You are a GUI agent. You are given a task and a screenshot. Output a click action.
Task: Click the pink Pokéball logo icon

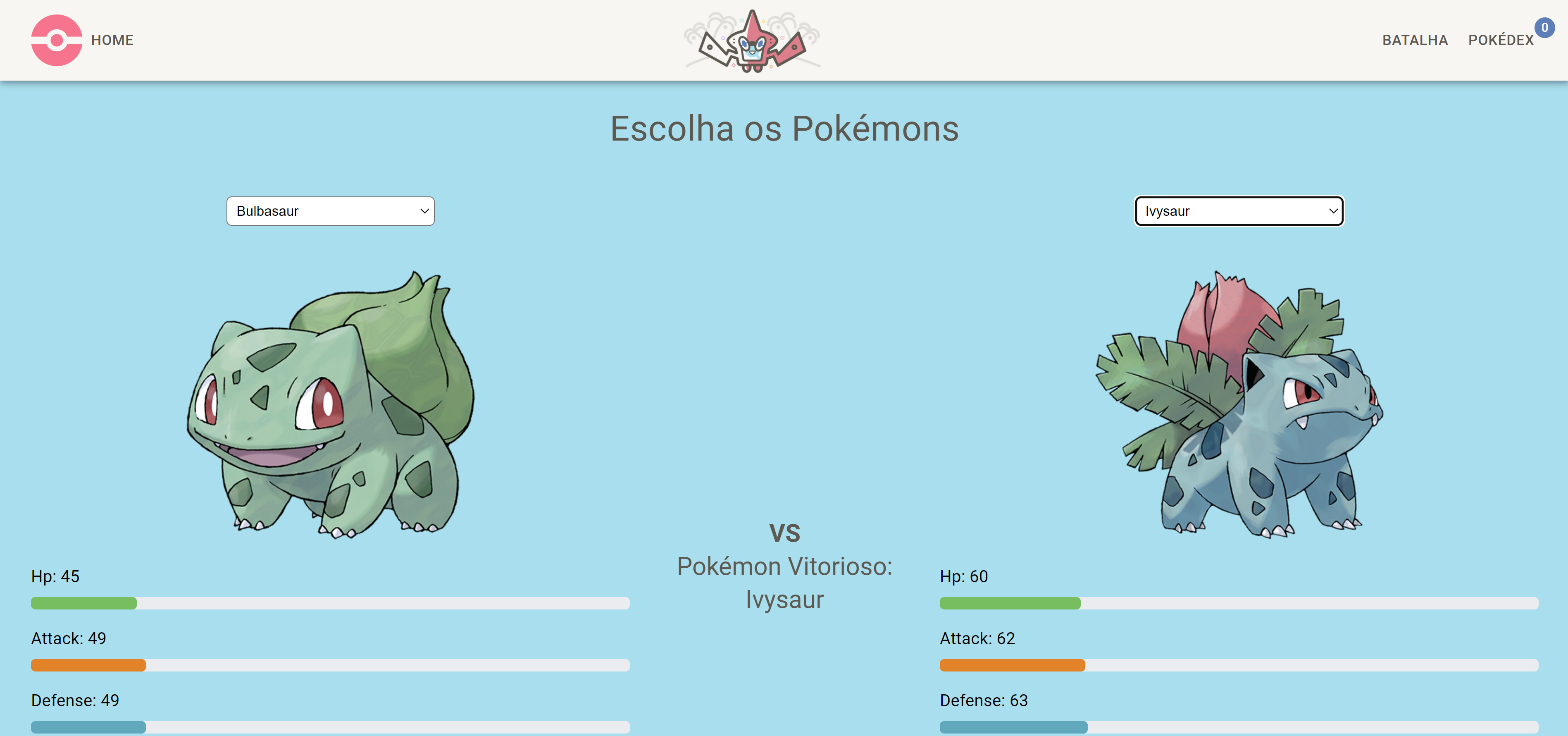pyautogui.click(x=57, y=40)
